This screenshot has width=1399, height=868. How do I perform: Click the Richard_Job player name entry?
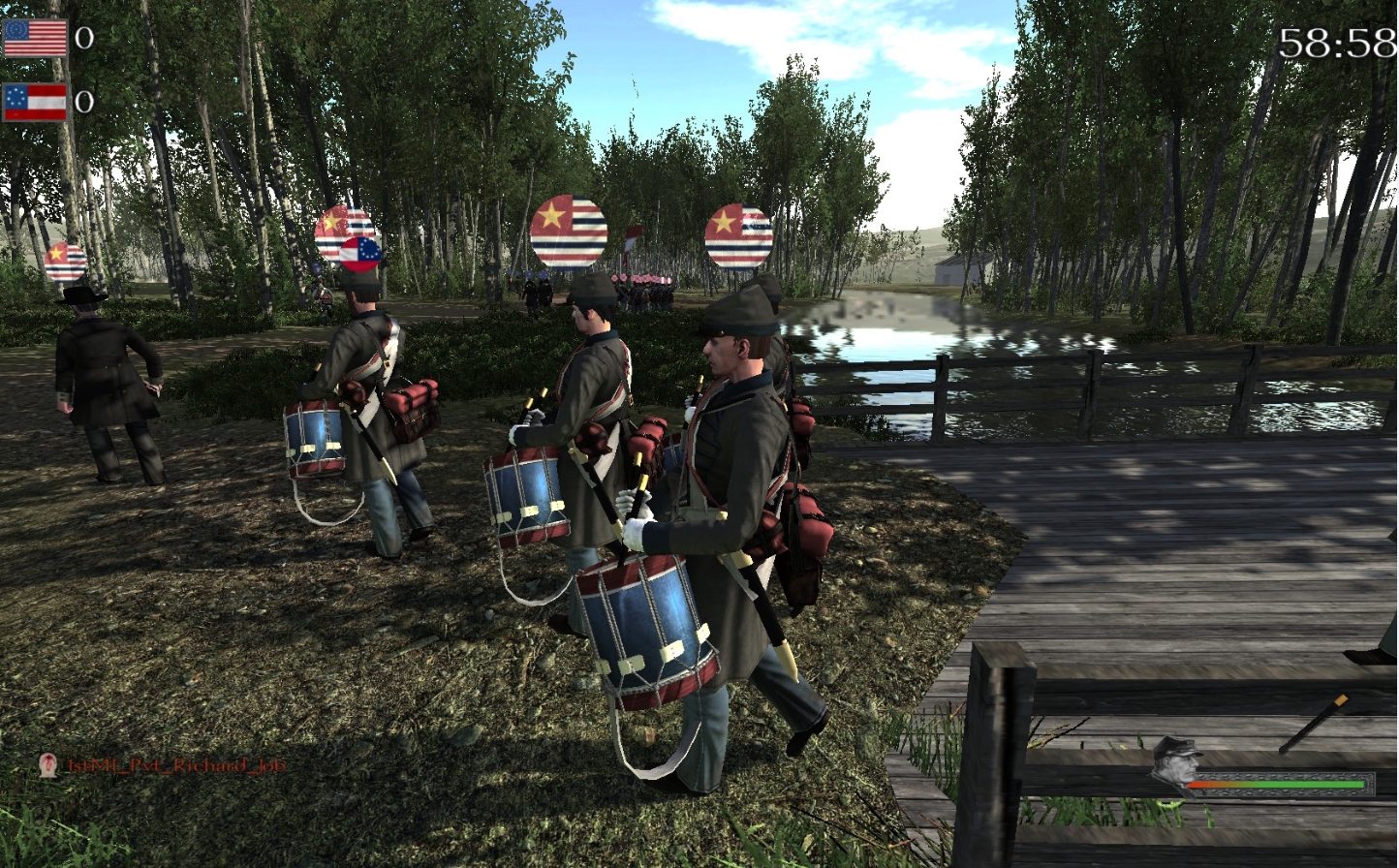[175, 765]
